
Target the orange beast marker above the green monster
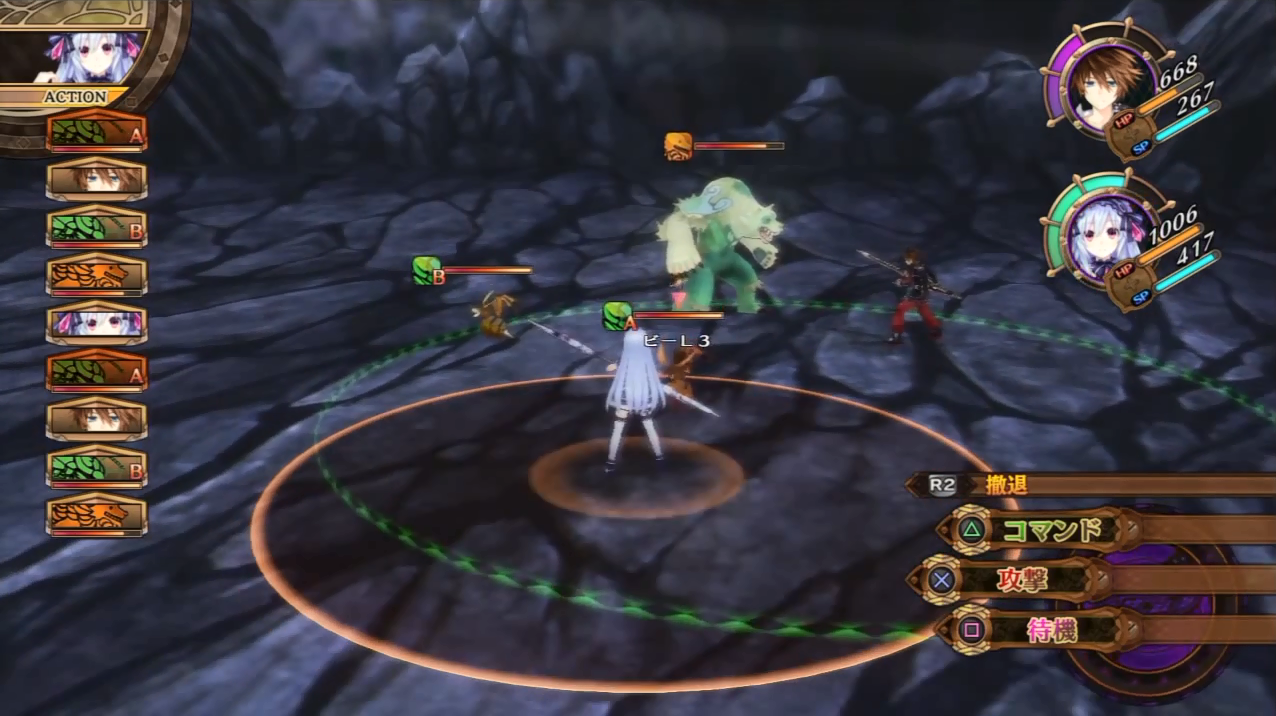coord(678,147)
